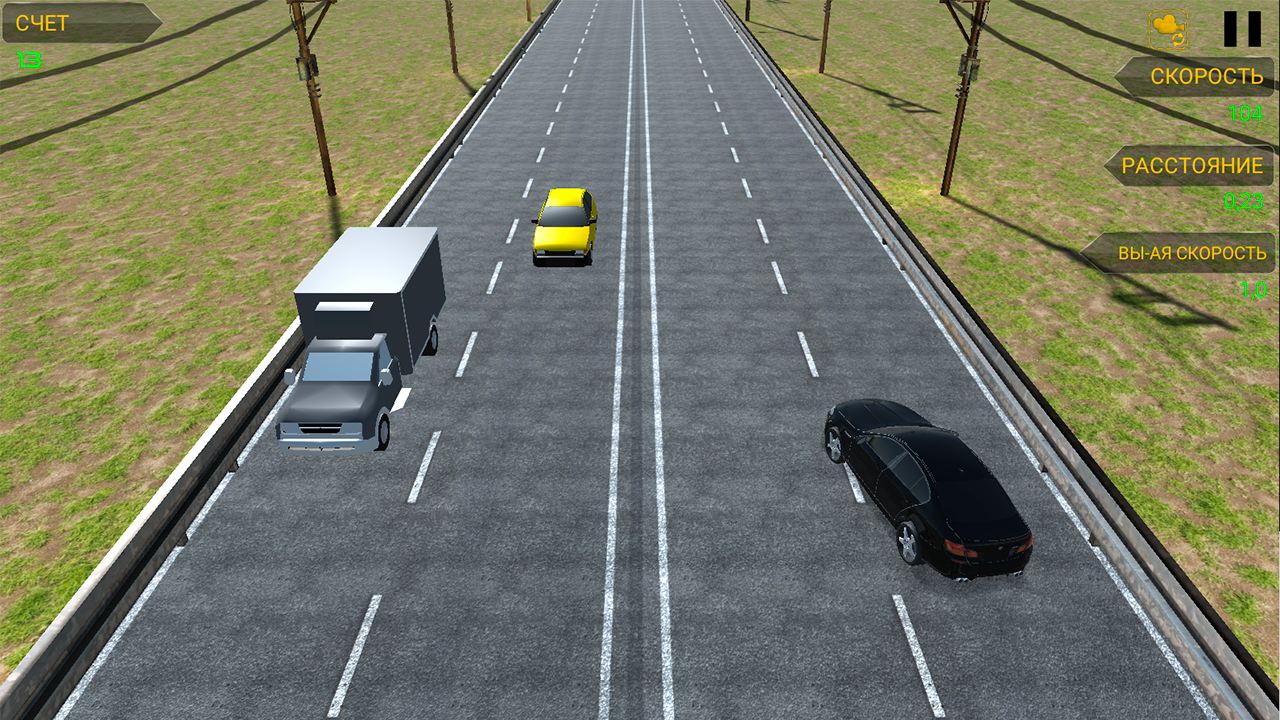The image size is (1280, 720).
Task: Click the yellow car on the highway
Action: [x=564, y=224]
